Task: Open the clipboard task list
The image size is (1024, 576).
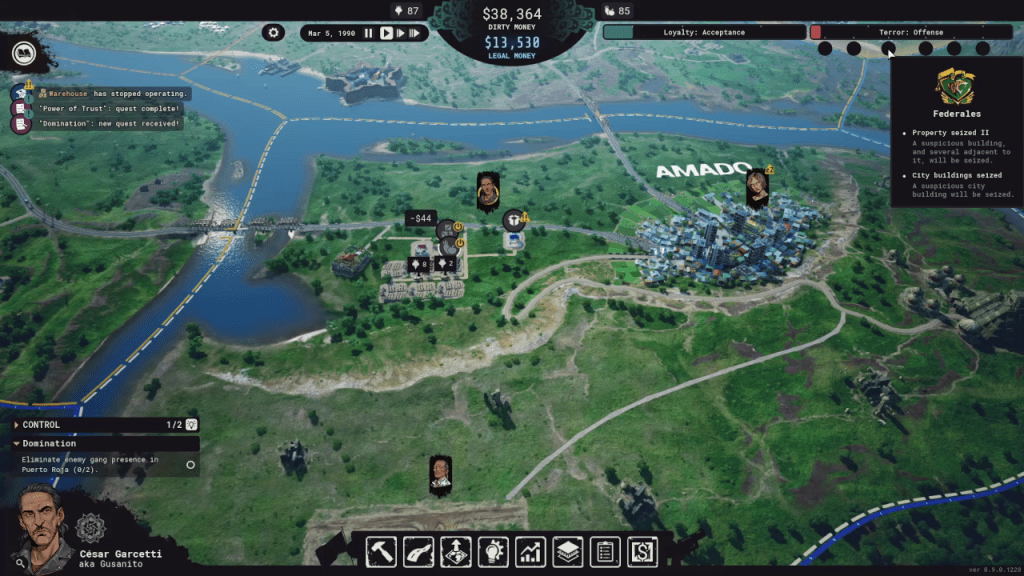Action: 603,551
